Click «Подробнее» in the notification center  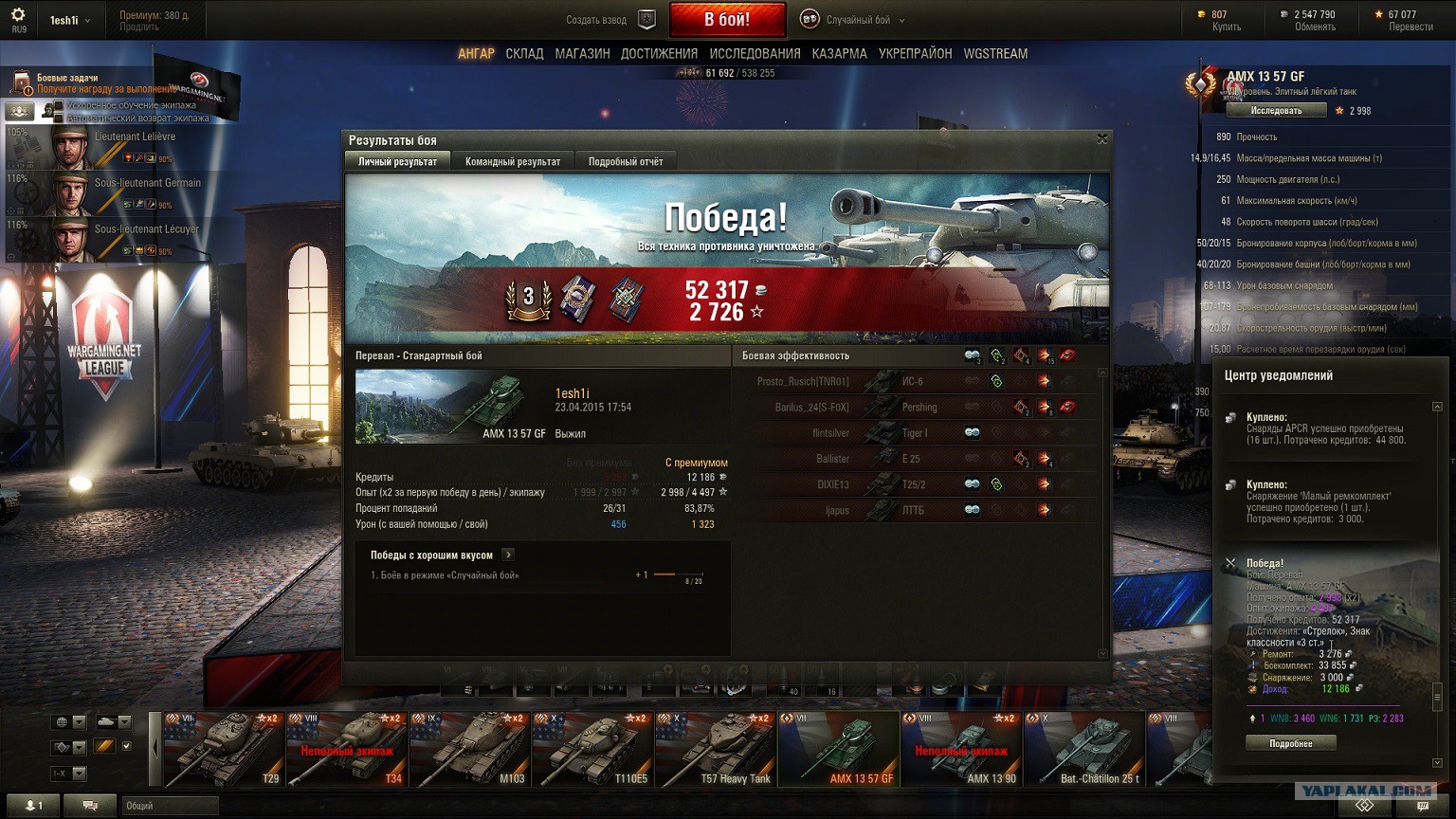[1290, 744]
